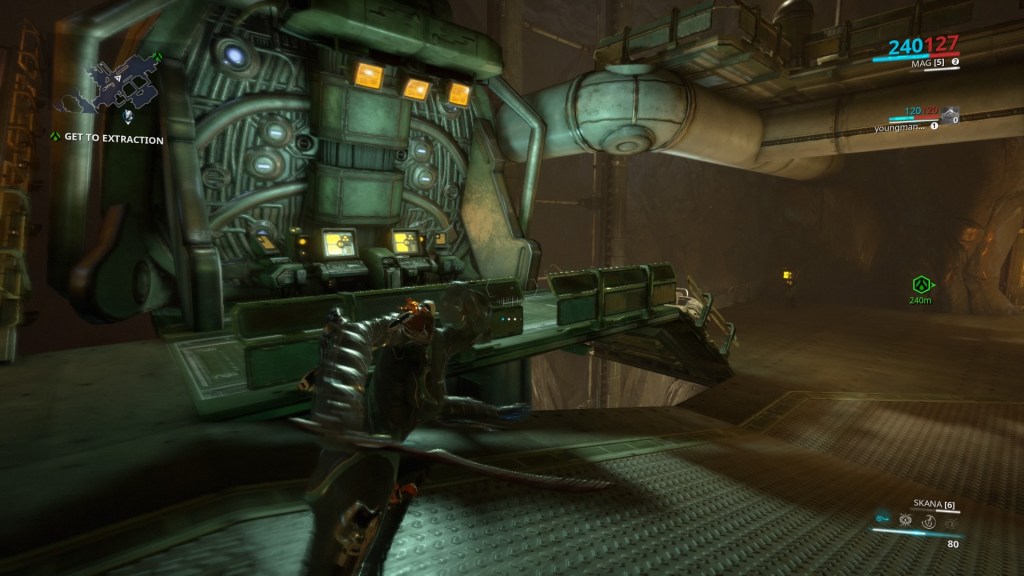Select the 240m extraction waypoint marker
This screenshot has width=1024, height=576.
(x=920, y=284)
